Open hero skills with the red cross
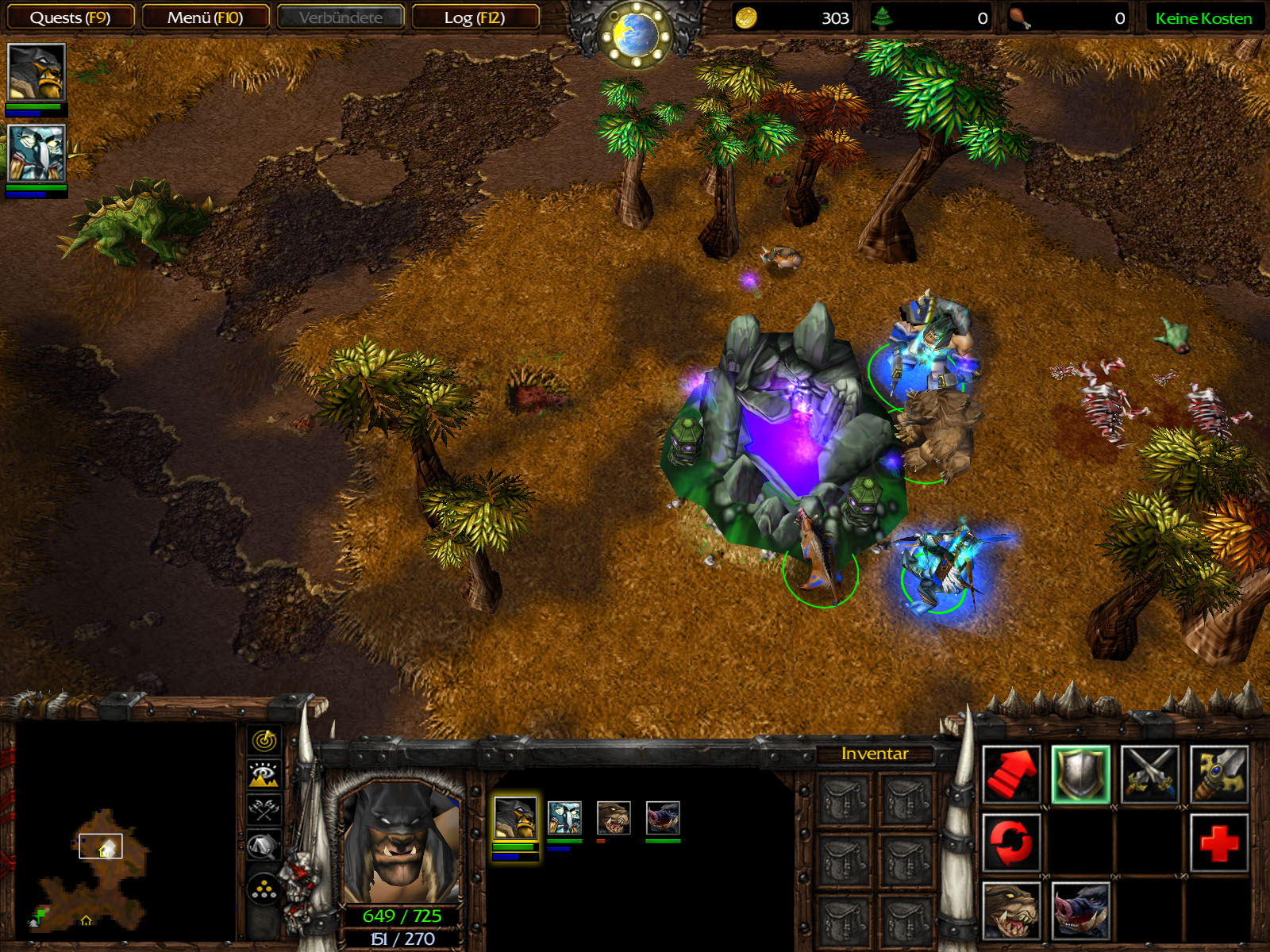The height and width of the screenshot is (952, 1270). point(1218,843)
